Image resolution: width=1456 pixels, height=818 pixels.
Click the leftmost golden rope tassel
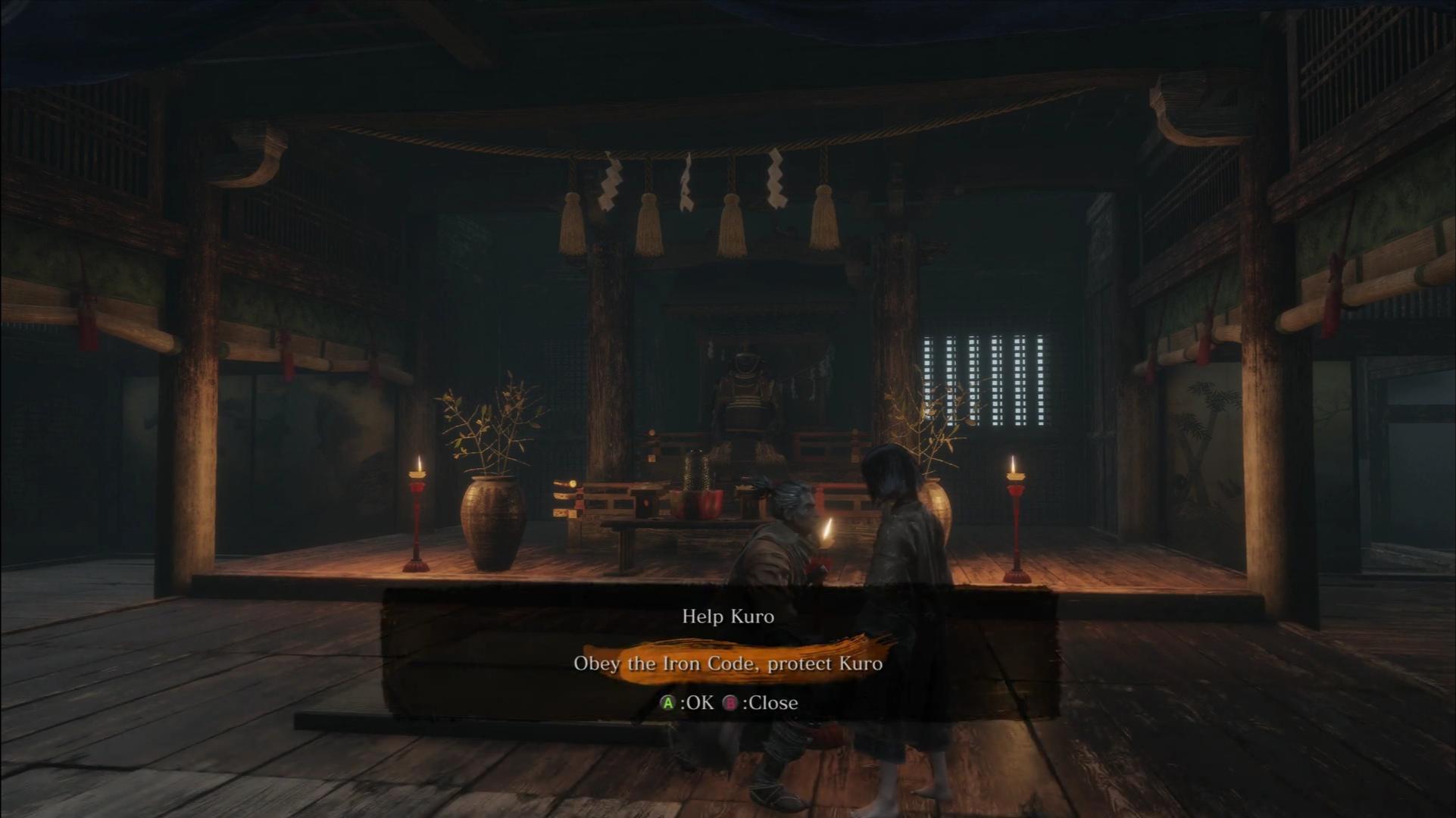573,220
